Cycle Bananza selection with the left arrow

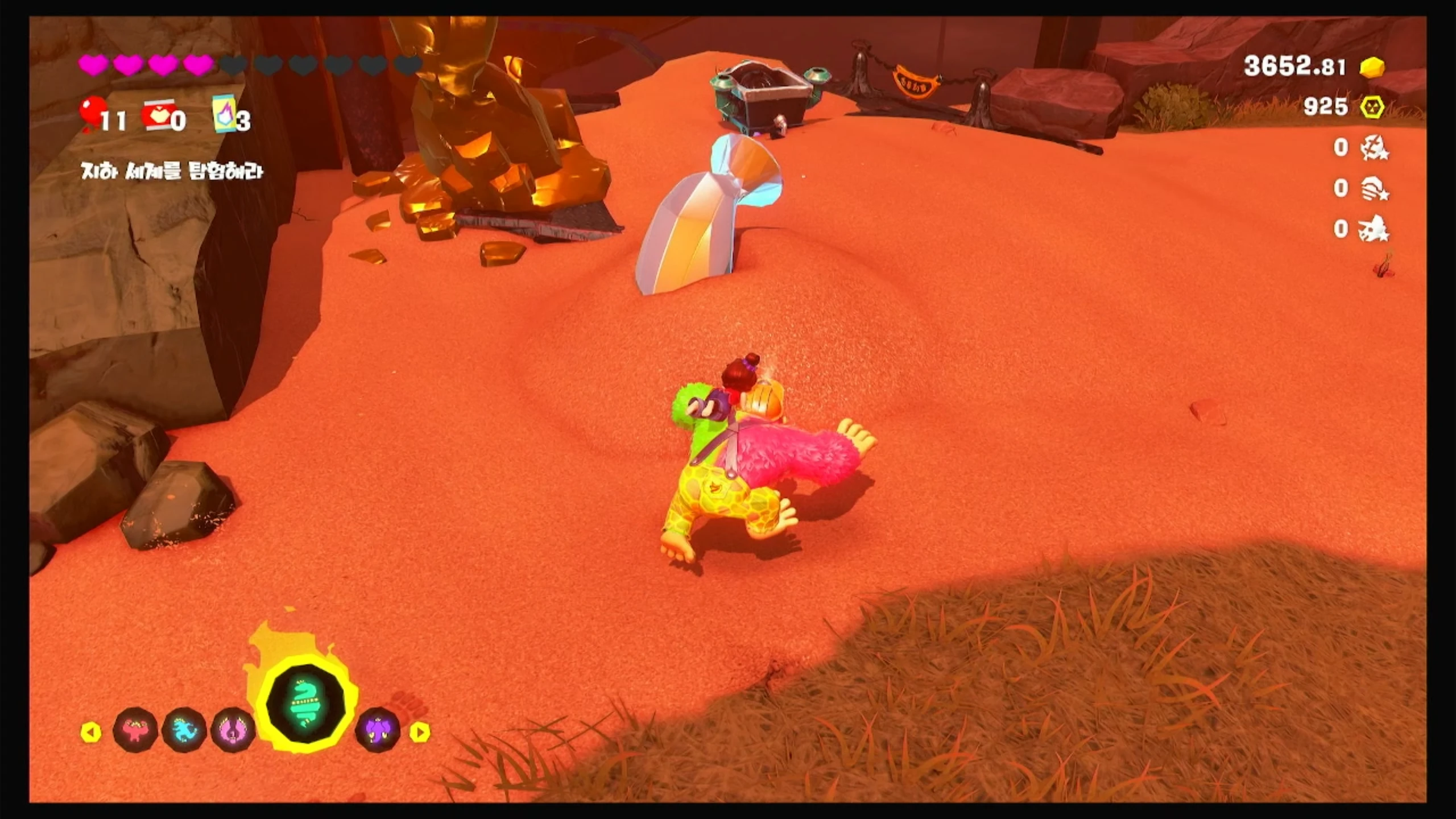coord(91,732)
